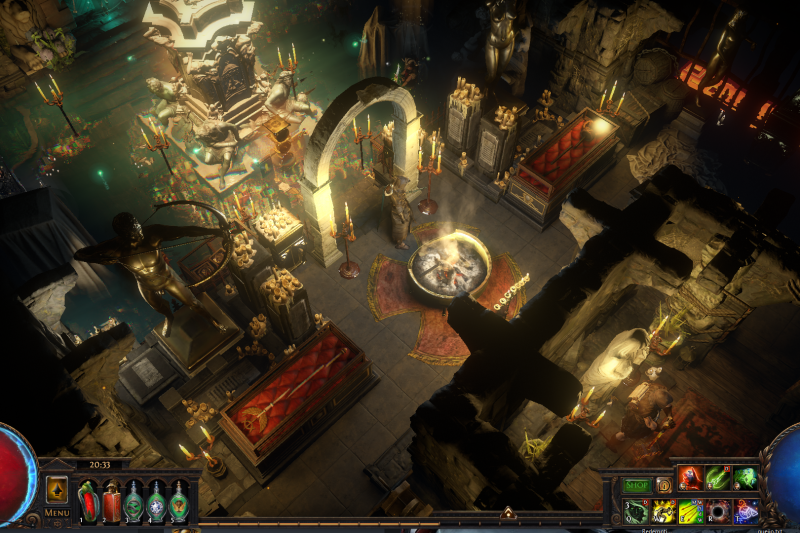Use the red life flask in slot 1

88,502
